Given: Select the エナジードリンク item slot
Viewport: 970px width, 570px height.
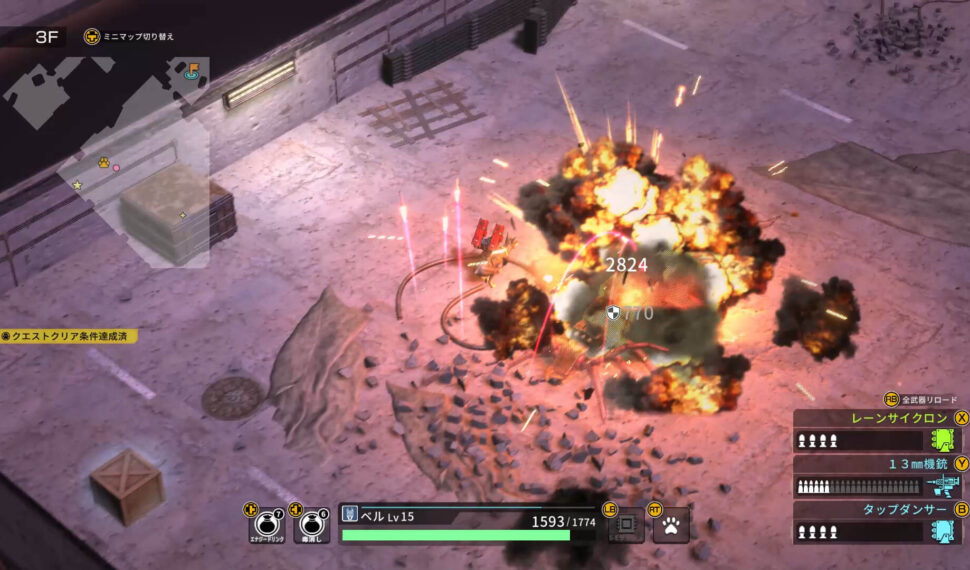Looking at the screenshot, I should [x=268, y=525].
